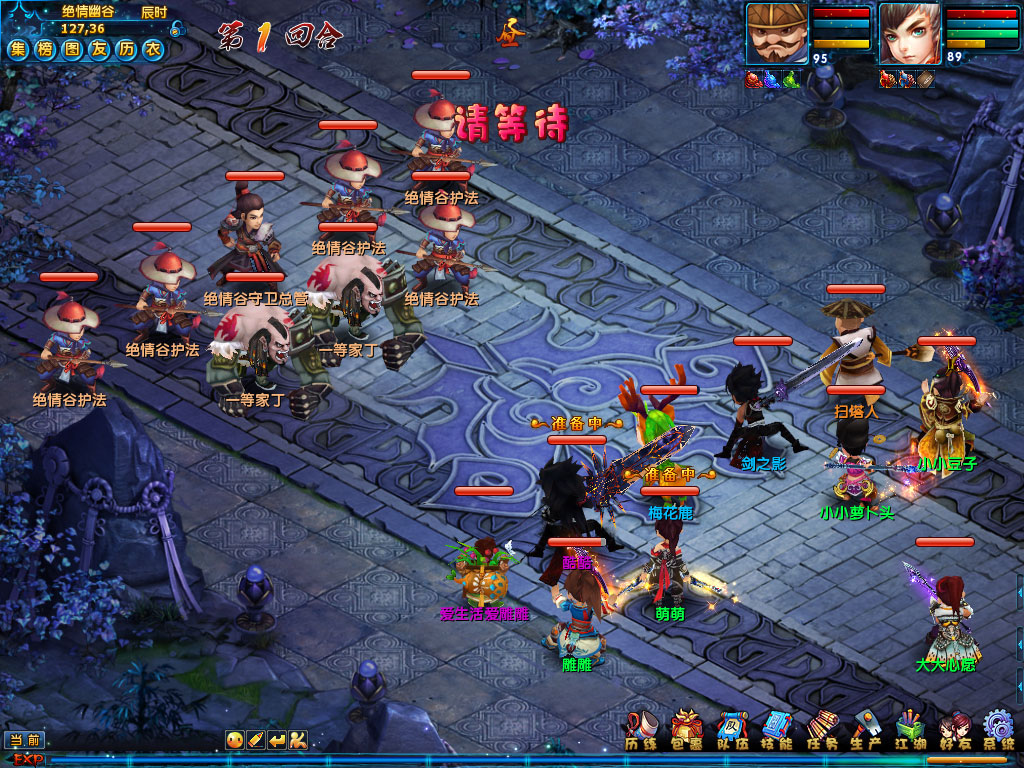Image resolution: width=1024 pixels, height=768 pixels.
Task: Click the 衣 outfit button
Action: coord(152,49)
